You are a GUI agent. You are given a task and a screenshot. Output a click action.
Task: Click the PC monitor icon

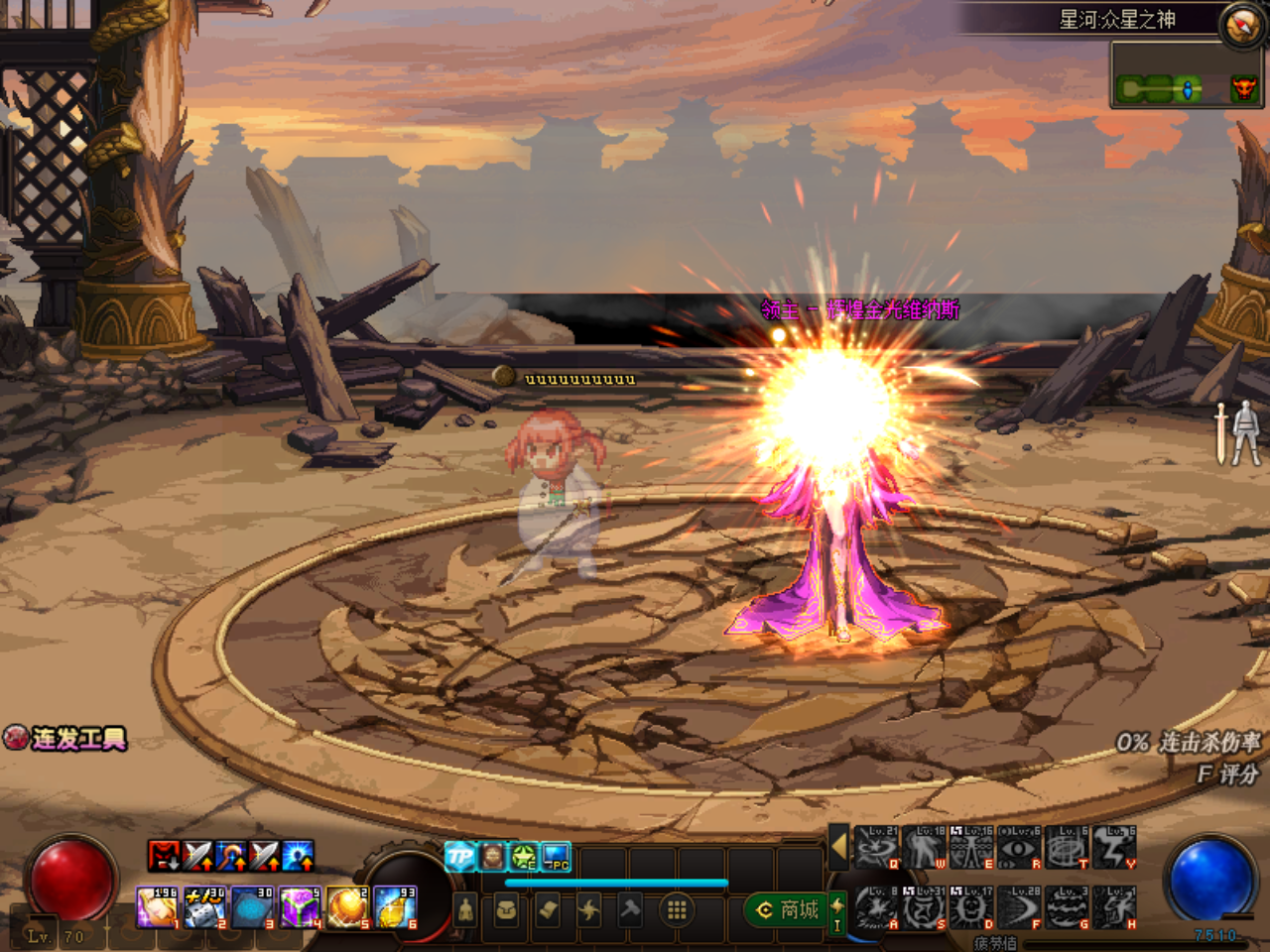point(556,856)
